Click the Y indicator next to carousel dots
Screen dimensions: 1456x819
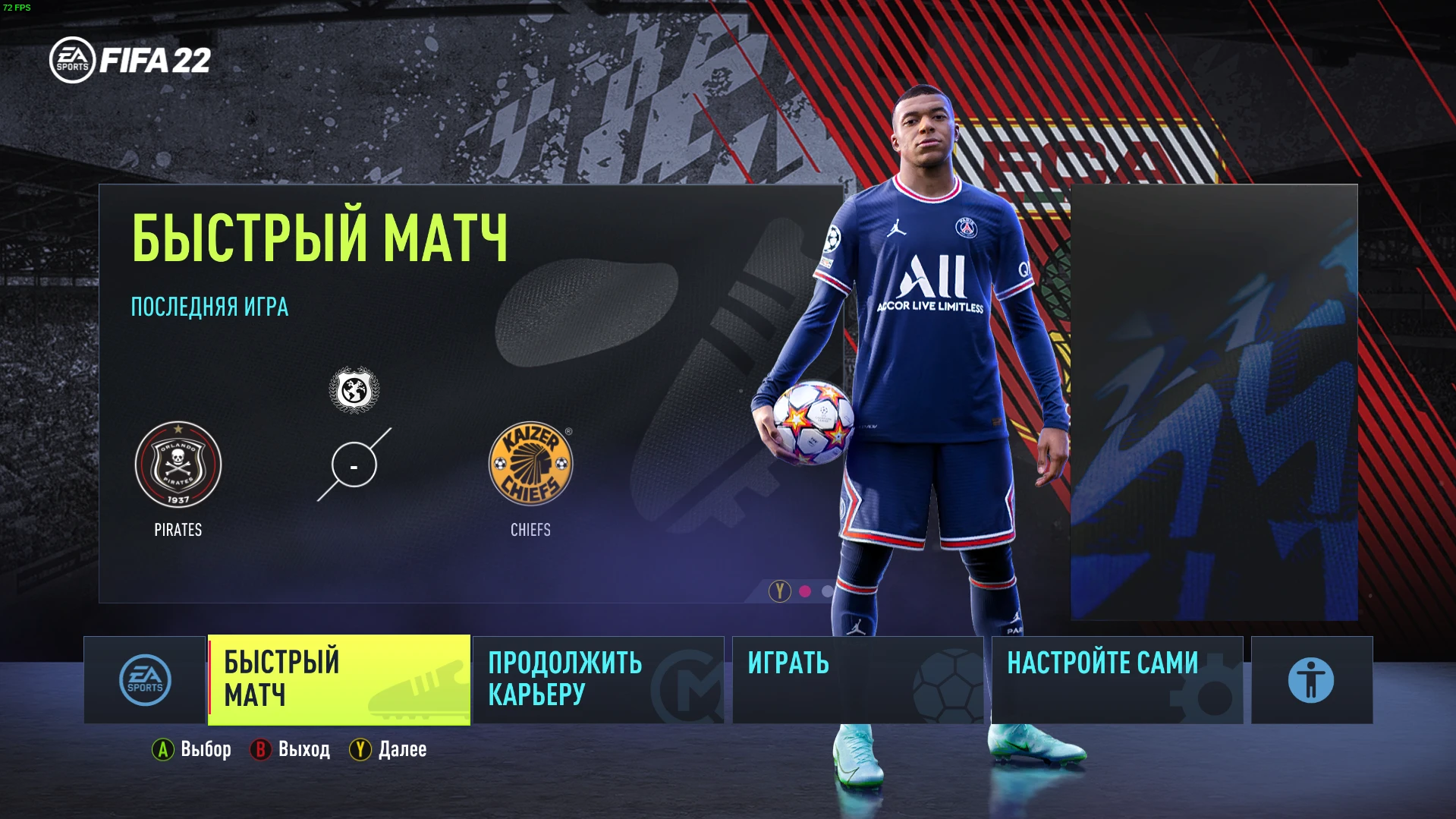pyautogui.click(x=778, y=589)
